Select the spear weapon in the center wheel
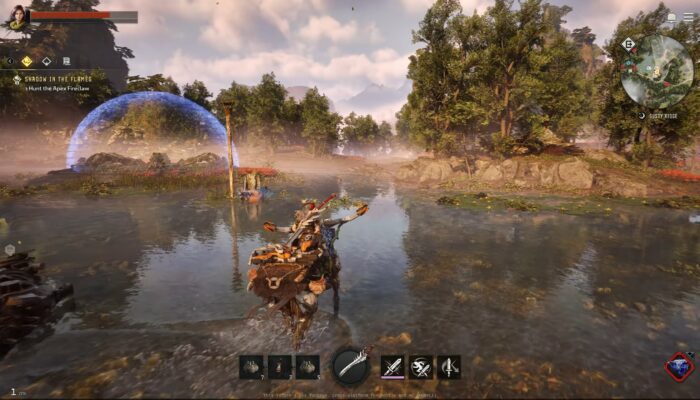 tap(352, 366)
